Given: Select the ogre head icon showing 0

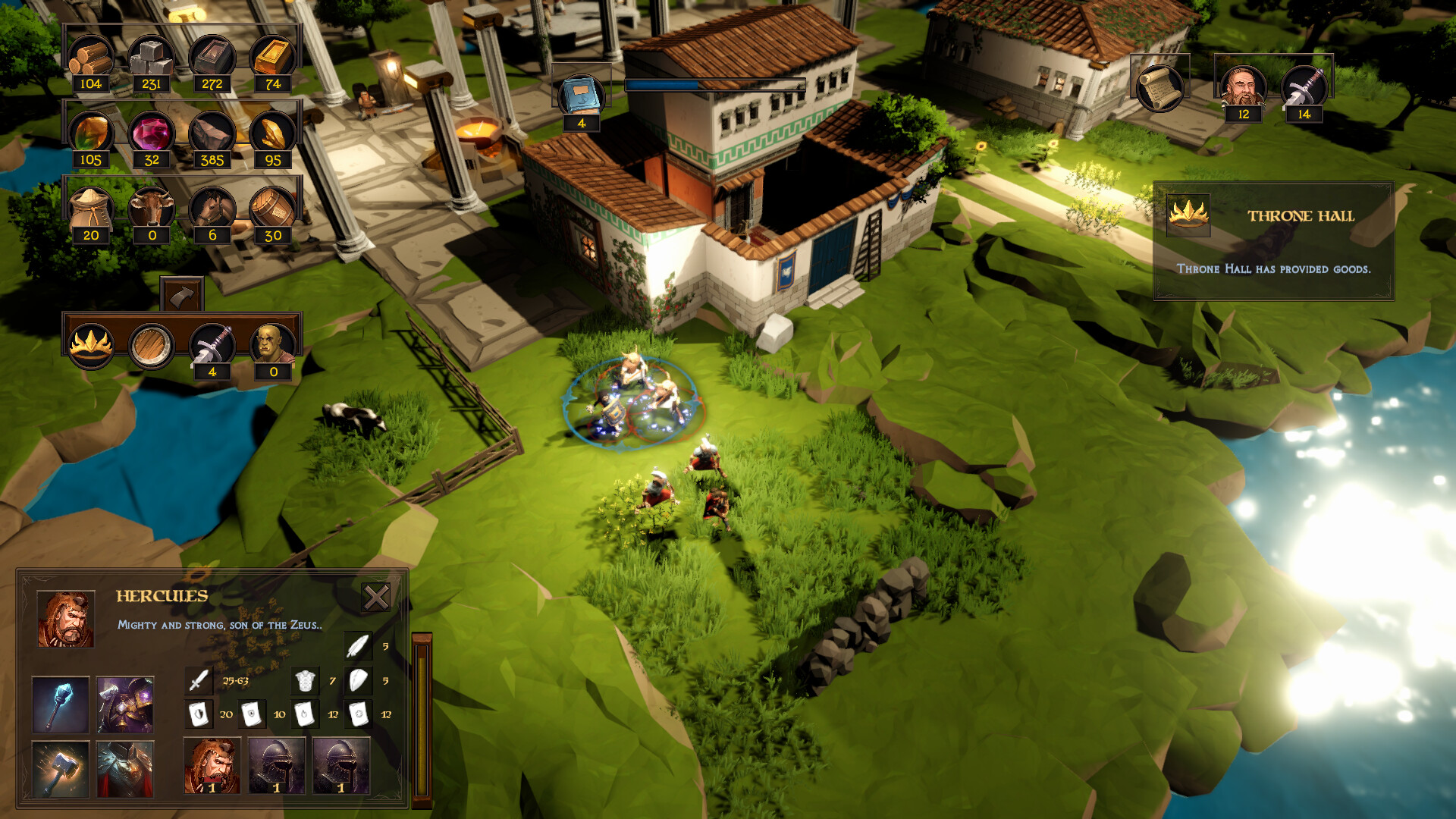Looking at the screenshot, I should 272,345.
